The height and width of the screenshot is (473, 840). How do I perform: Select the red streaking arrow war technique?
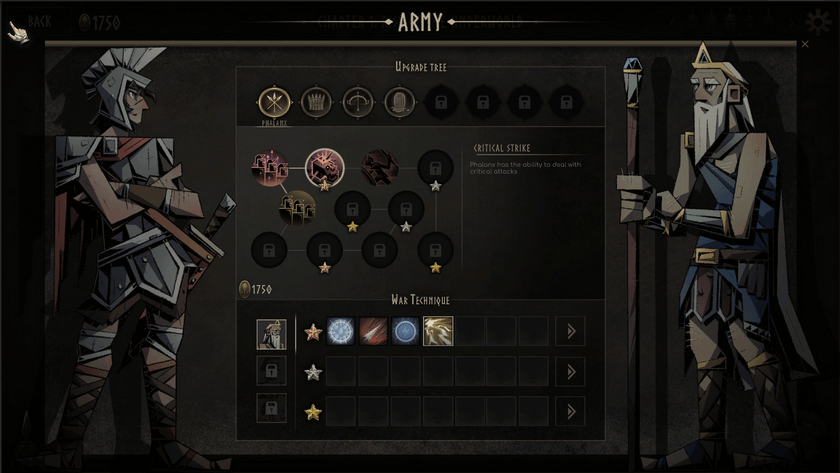(x=374, y=331)
